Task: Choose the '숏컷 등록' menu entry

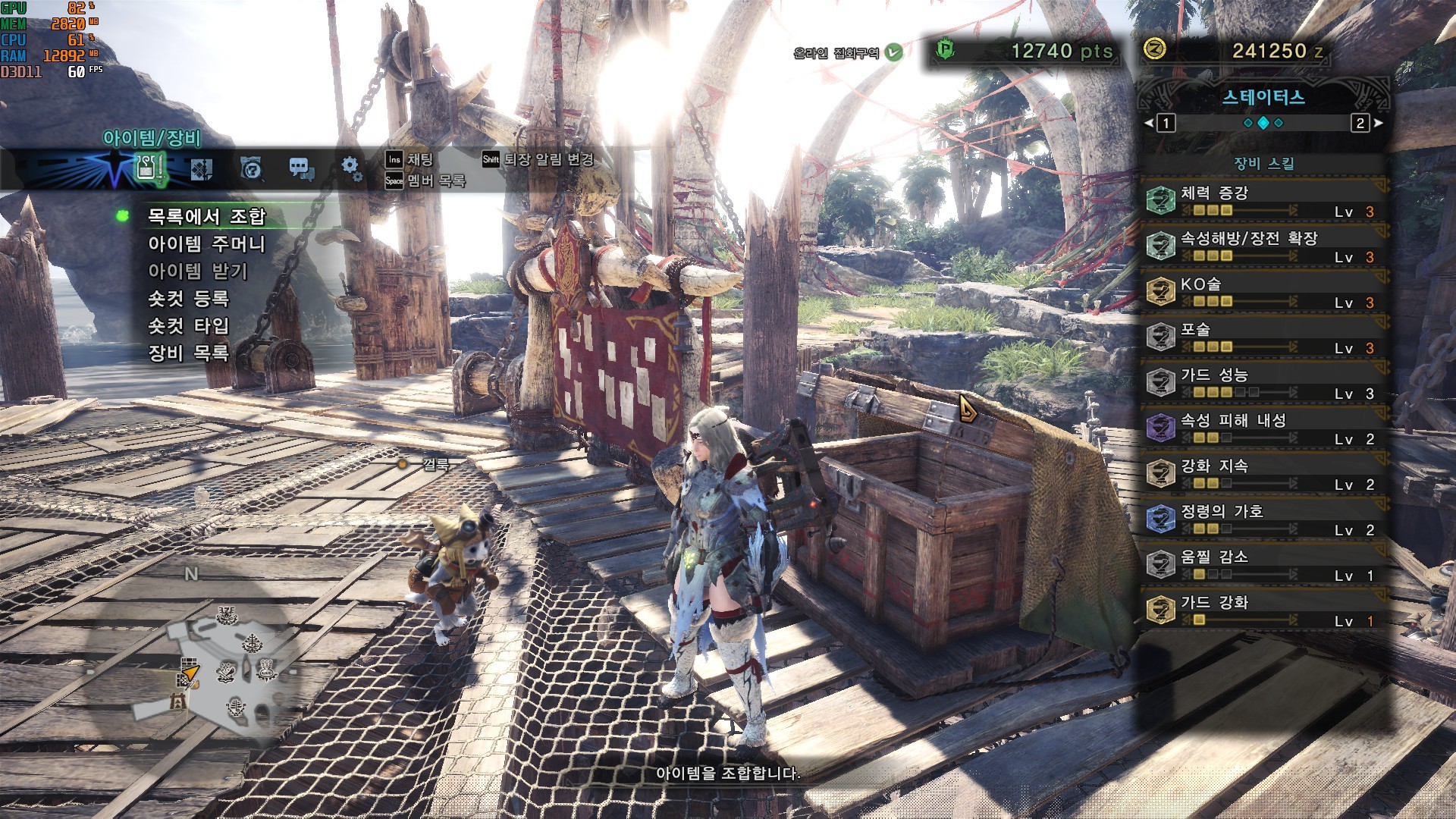Action: pyautogui.click(x=188, y=299)
